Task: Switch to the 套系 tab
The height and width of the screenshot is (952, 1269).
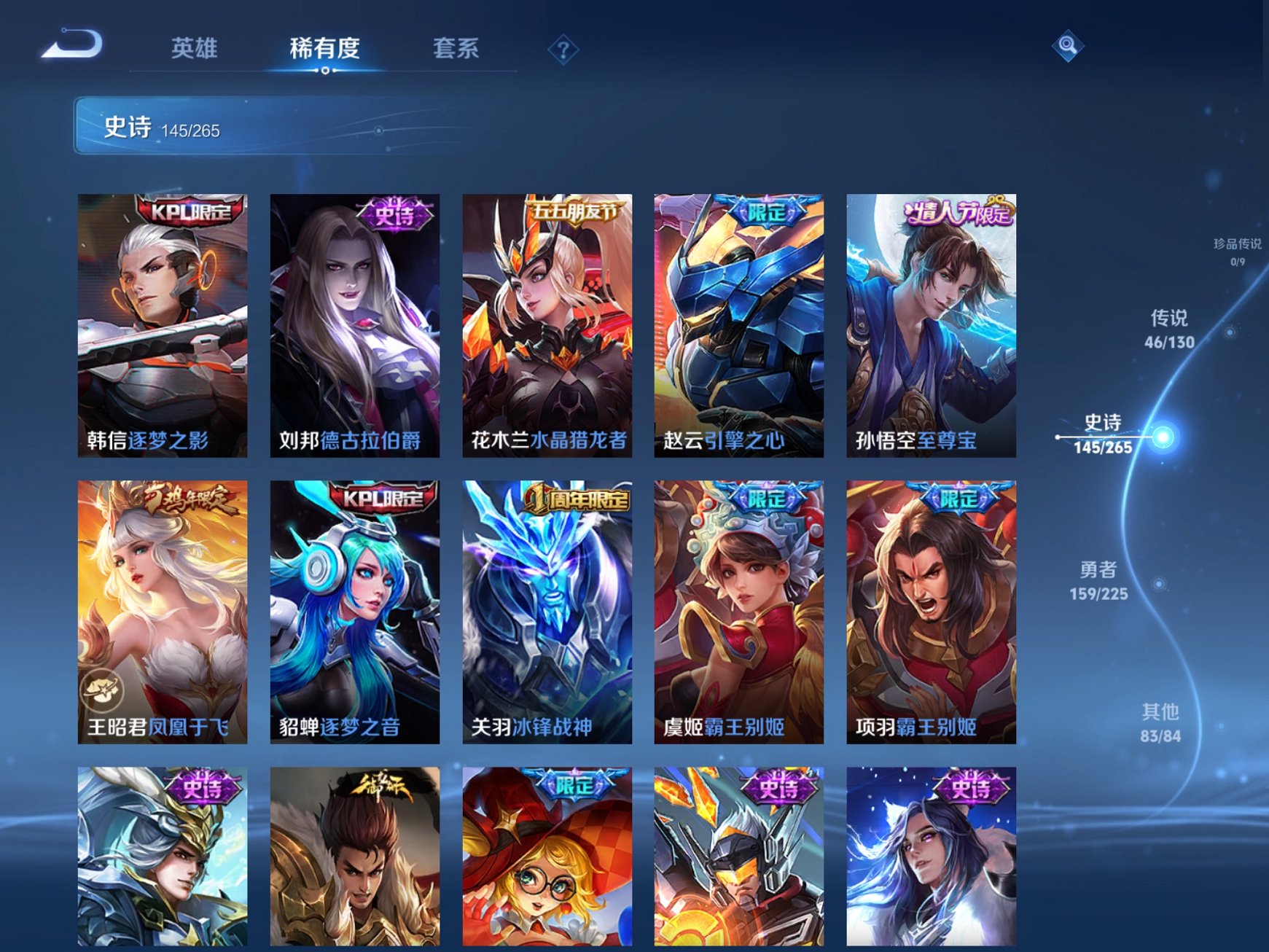Action: click(456, 50)
